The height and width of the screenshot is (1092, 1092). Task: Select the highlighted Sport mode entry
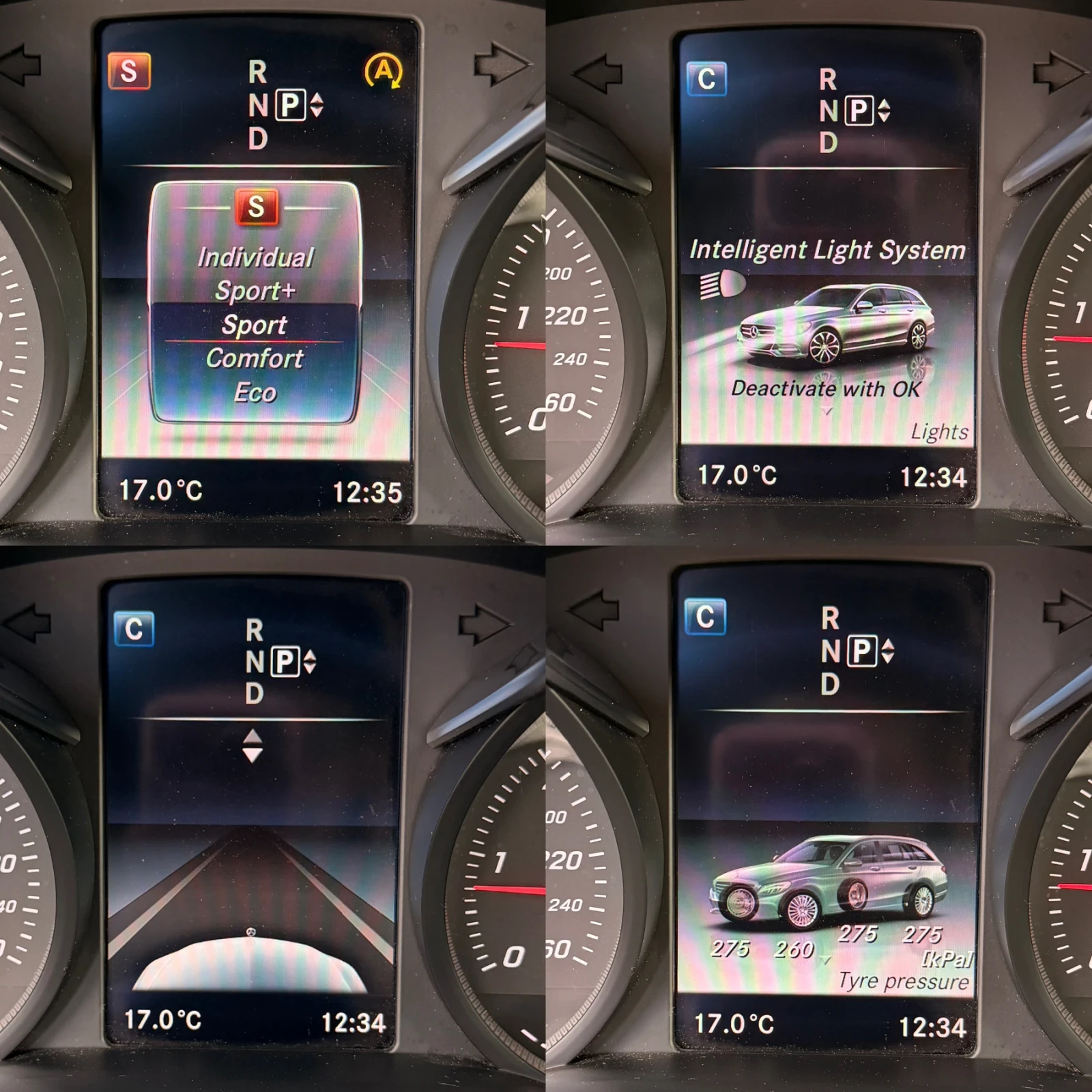pyautogui.click(x=254, y=325)
